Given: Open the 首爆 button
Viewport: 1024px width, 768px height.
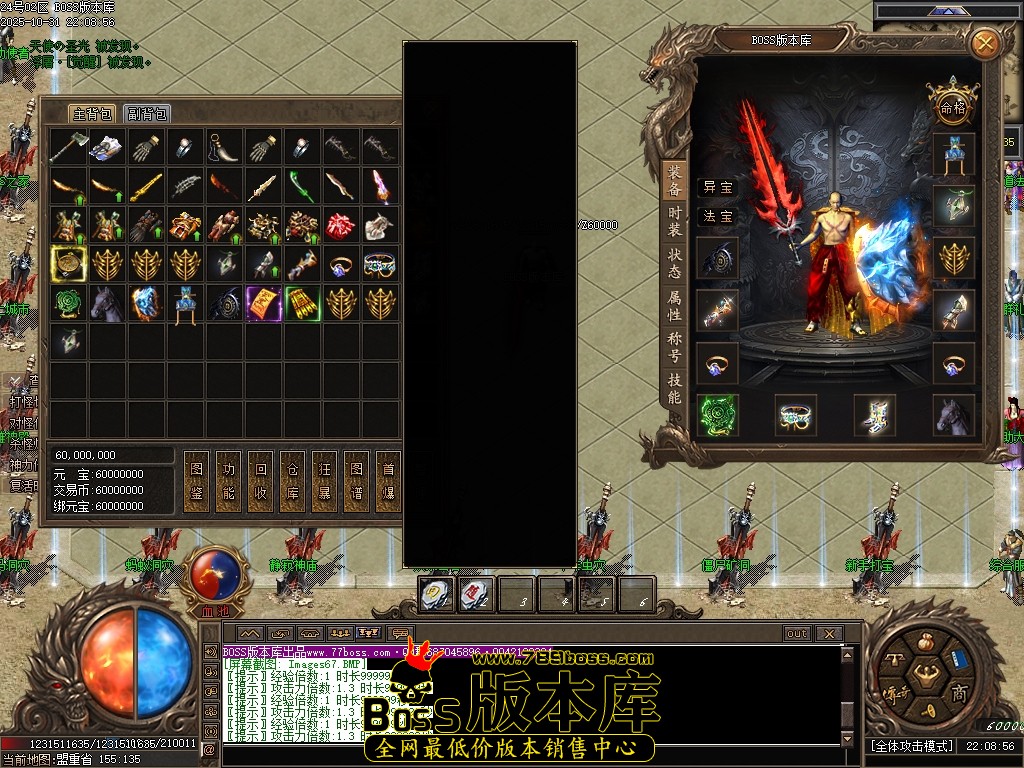Looking at the screenshot, I should (x=388, y=481).
